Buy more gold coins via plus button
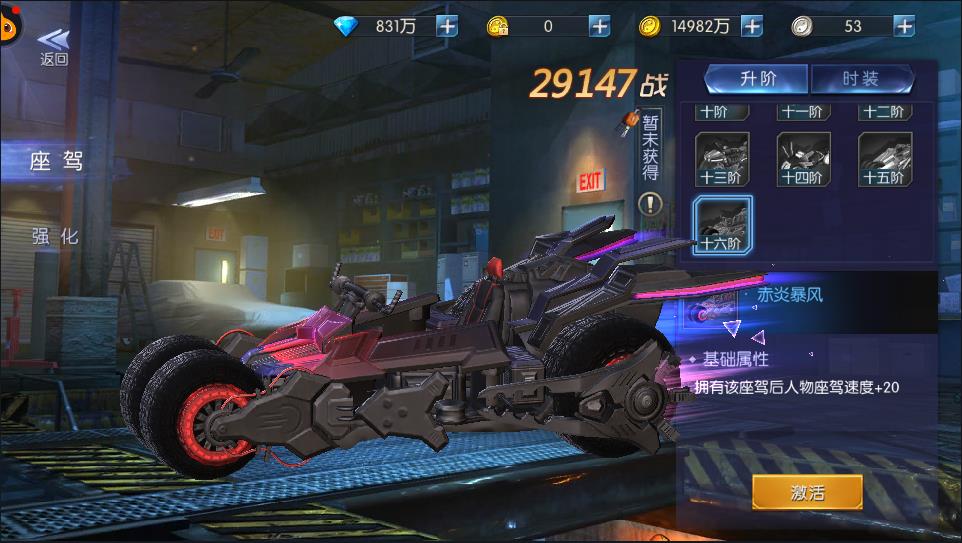The width and height of the screenshot is (962, 543). click(752, 27)
